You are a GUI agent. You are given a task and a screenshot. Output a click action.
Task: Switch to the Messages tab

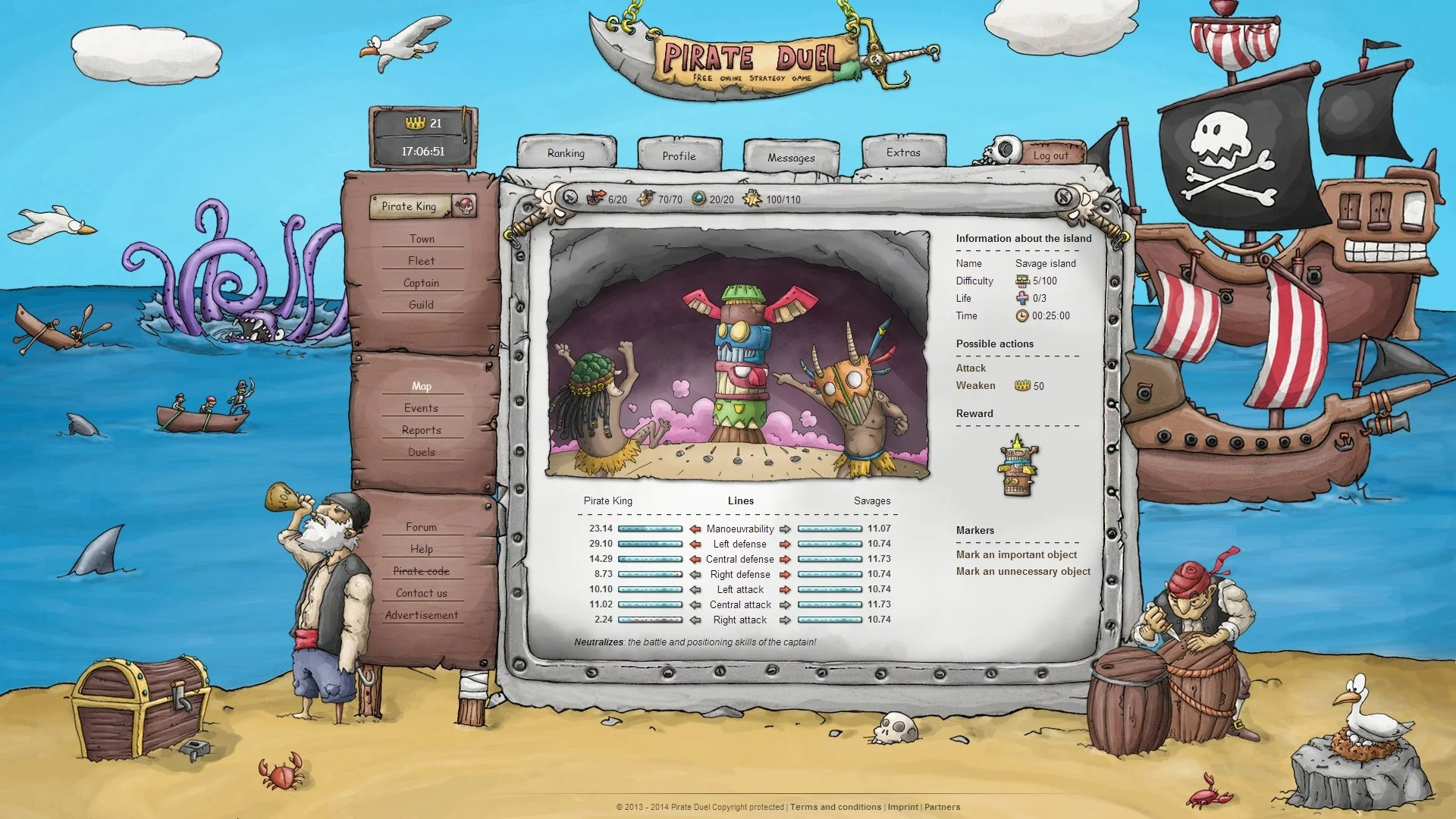click(x=791, y=158)
